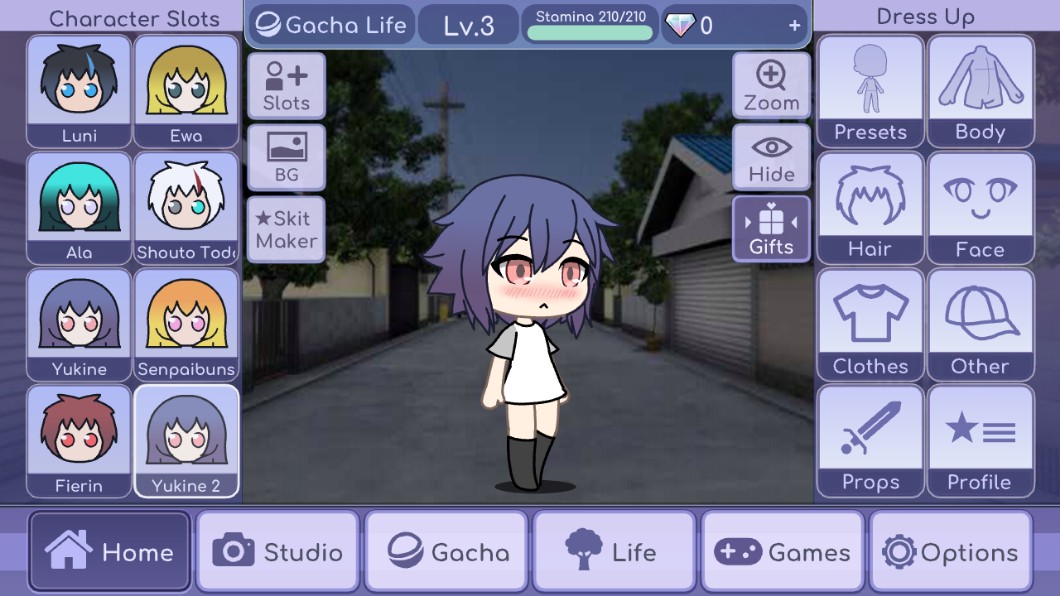Image resolution: width=1060 pixels, height=596 pixels.
Task: Open the Presets dress up category
Action: pyautogui.click(x=870, y=92)
